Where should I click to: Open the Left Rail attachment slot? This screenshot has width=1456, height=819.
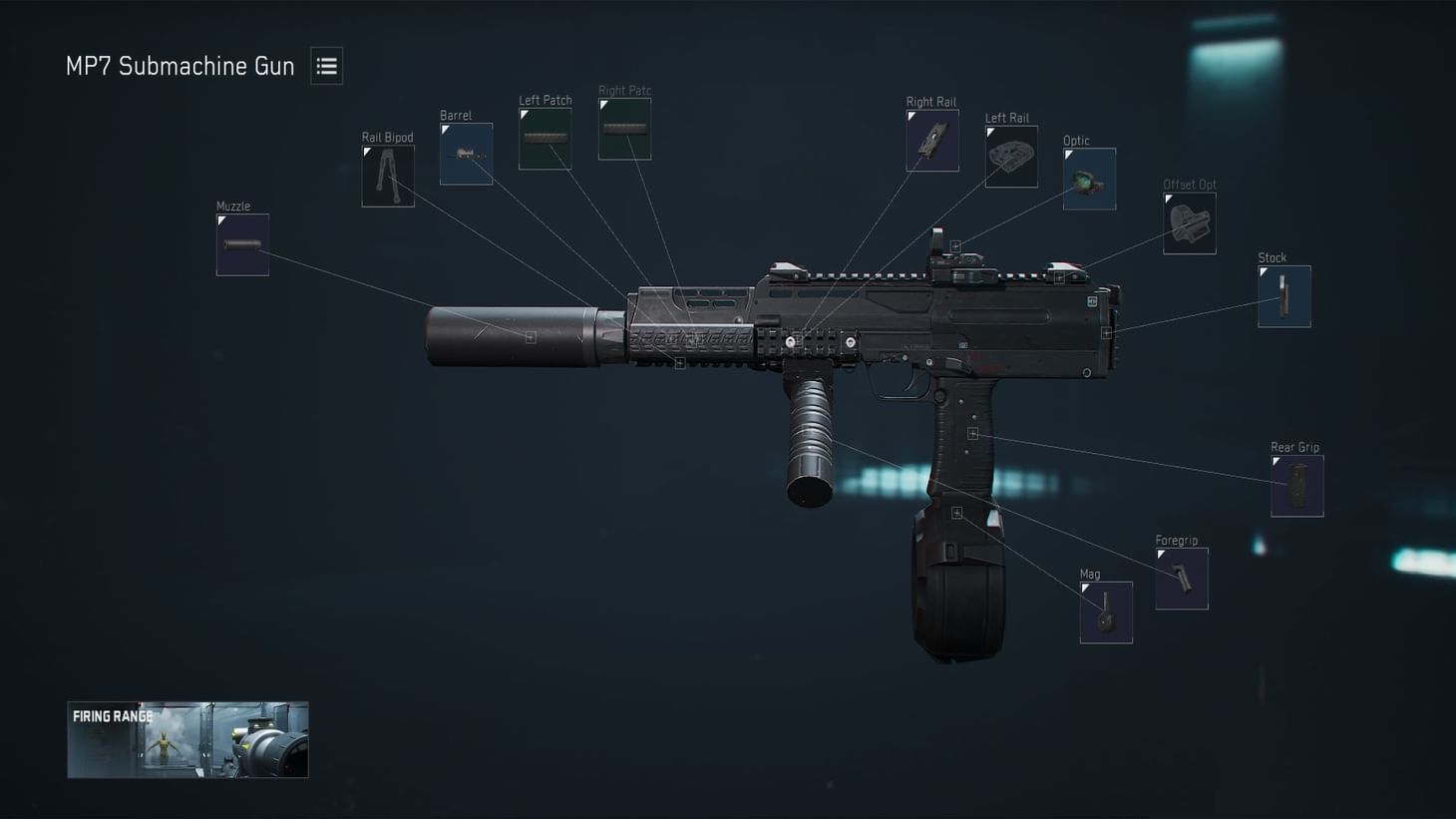[1009, 156]
